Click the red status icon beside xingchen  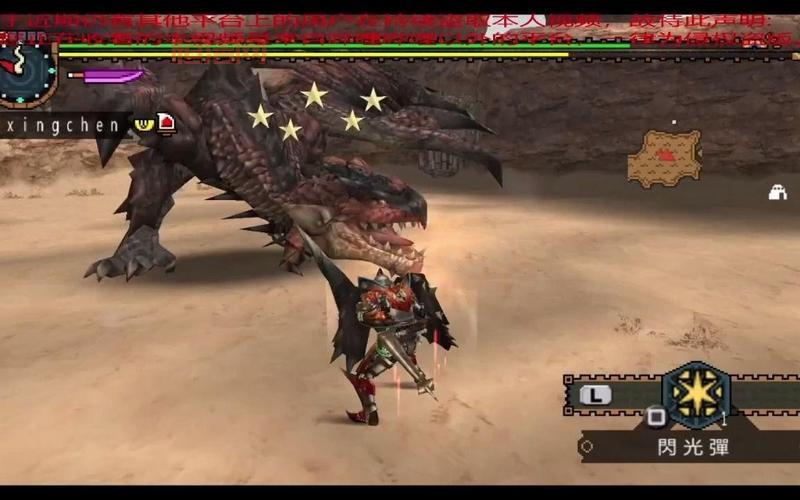point(166,123)
